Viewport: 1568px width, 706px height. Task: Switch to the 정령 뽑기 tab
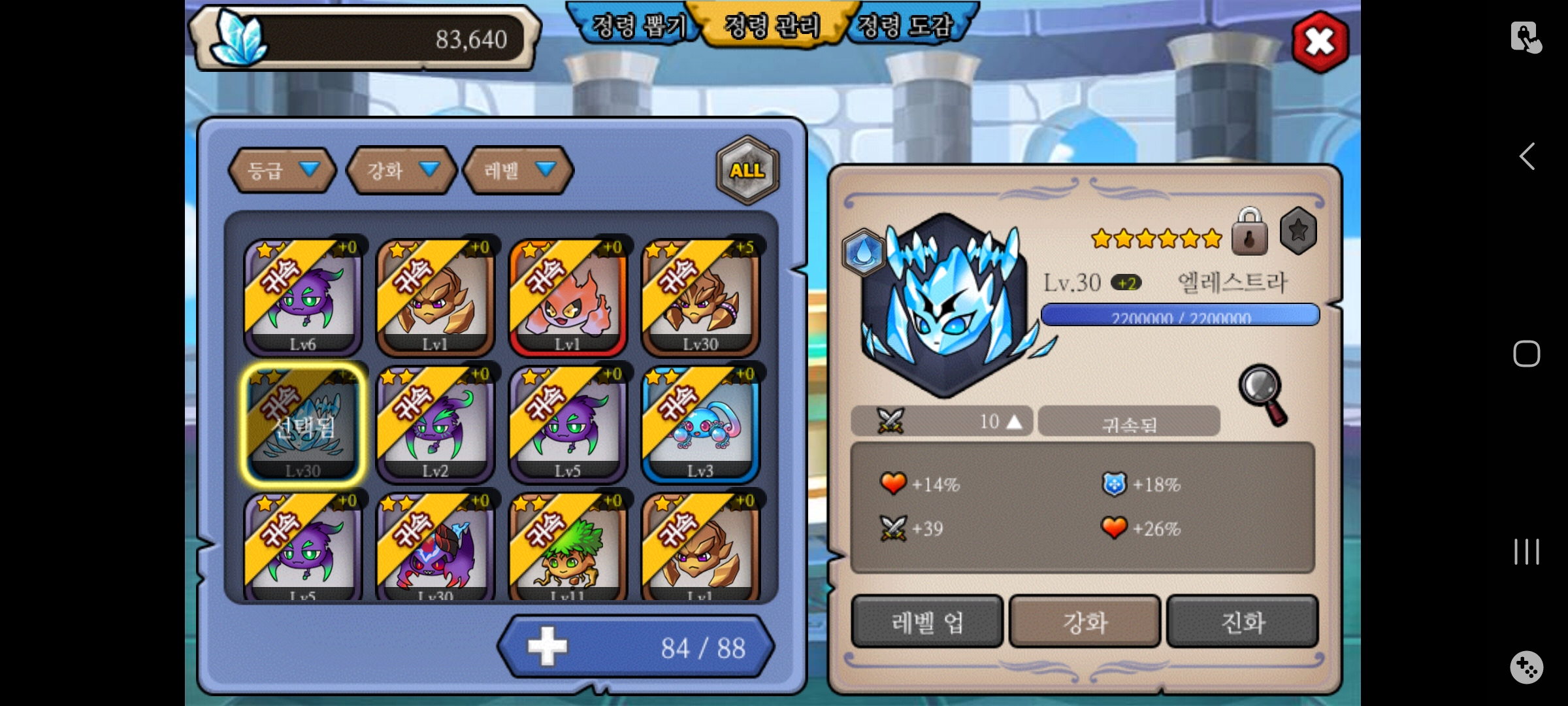638,26
